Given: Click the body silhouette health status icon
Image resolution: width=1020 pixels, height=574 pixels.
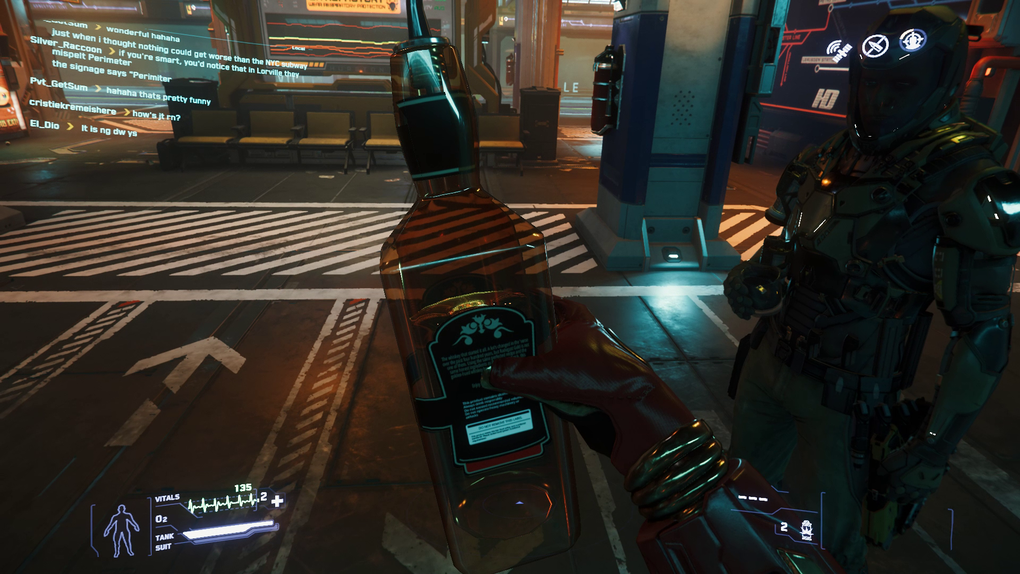Looking at the screenshot, I should click(x=122, y=529).
